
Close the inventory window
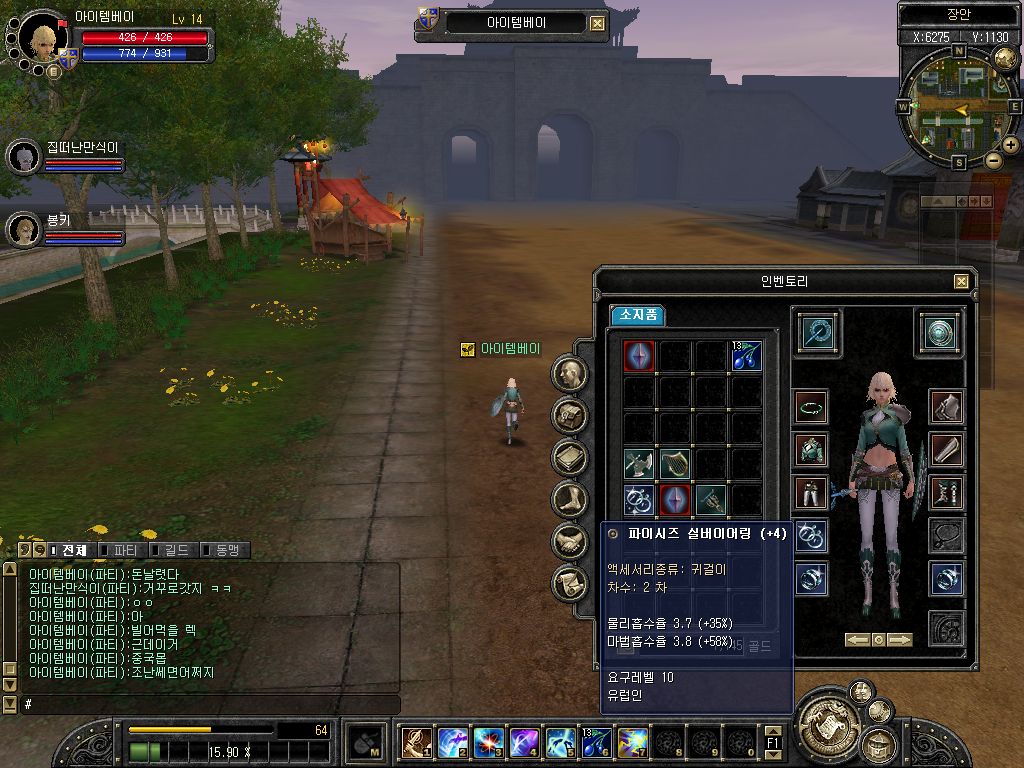point(961,282)
